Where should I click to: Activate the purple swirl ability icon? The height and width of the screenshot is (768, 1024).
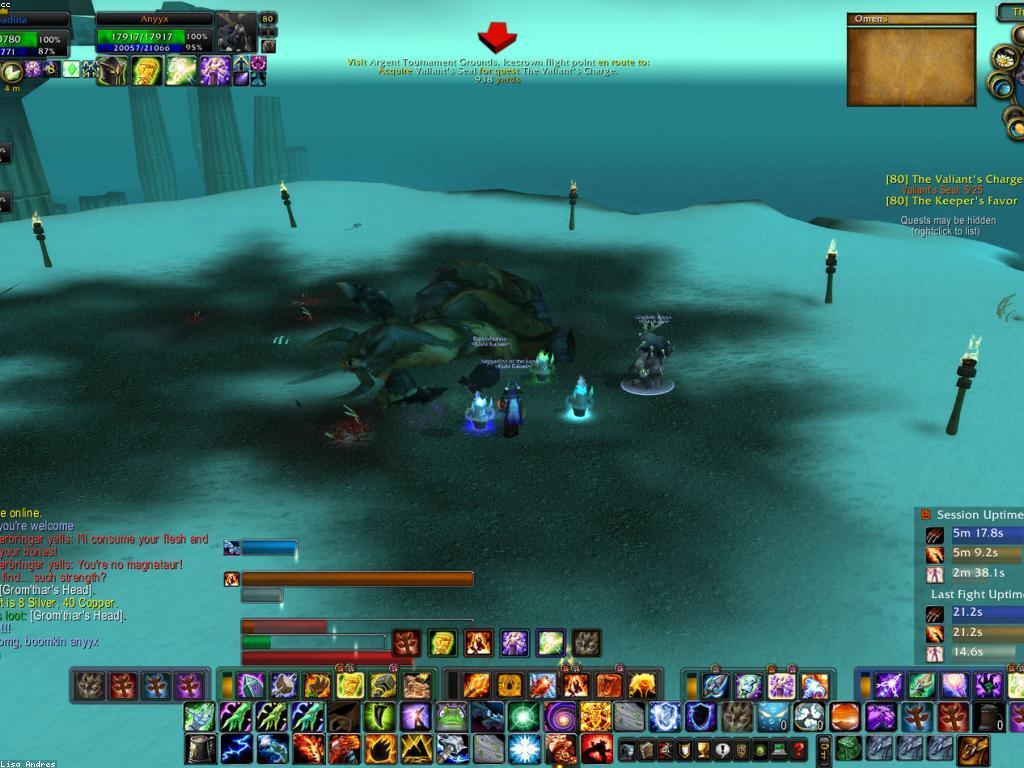[559, 717]
